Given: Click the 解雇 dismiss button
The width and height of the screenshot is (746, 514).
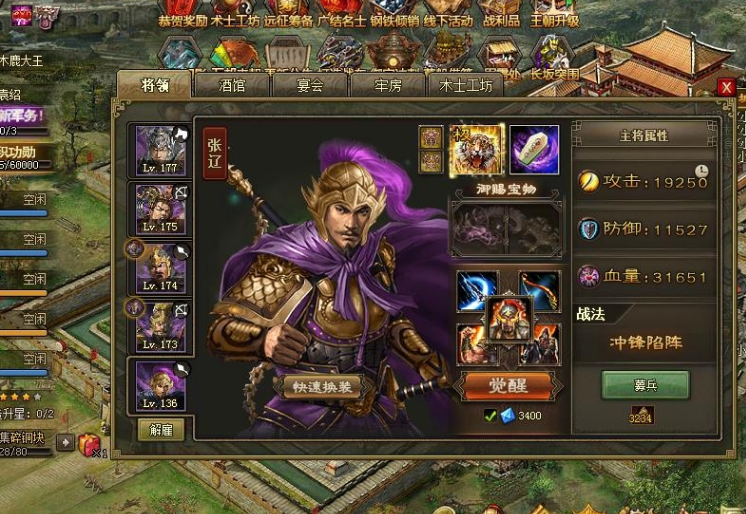Looking at the screenshot, I should [160, 431].
